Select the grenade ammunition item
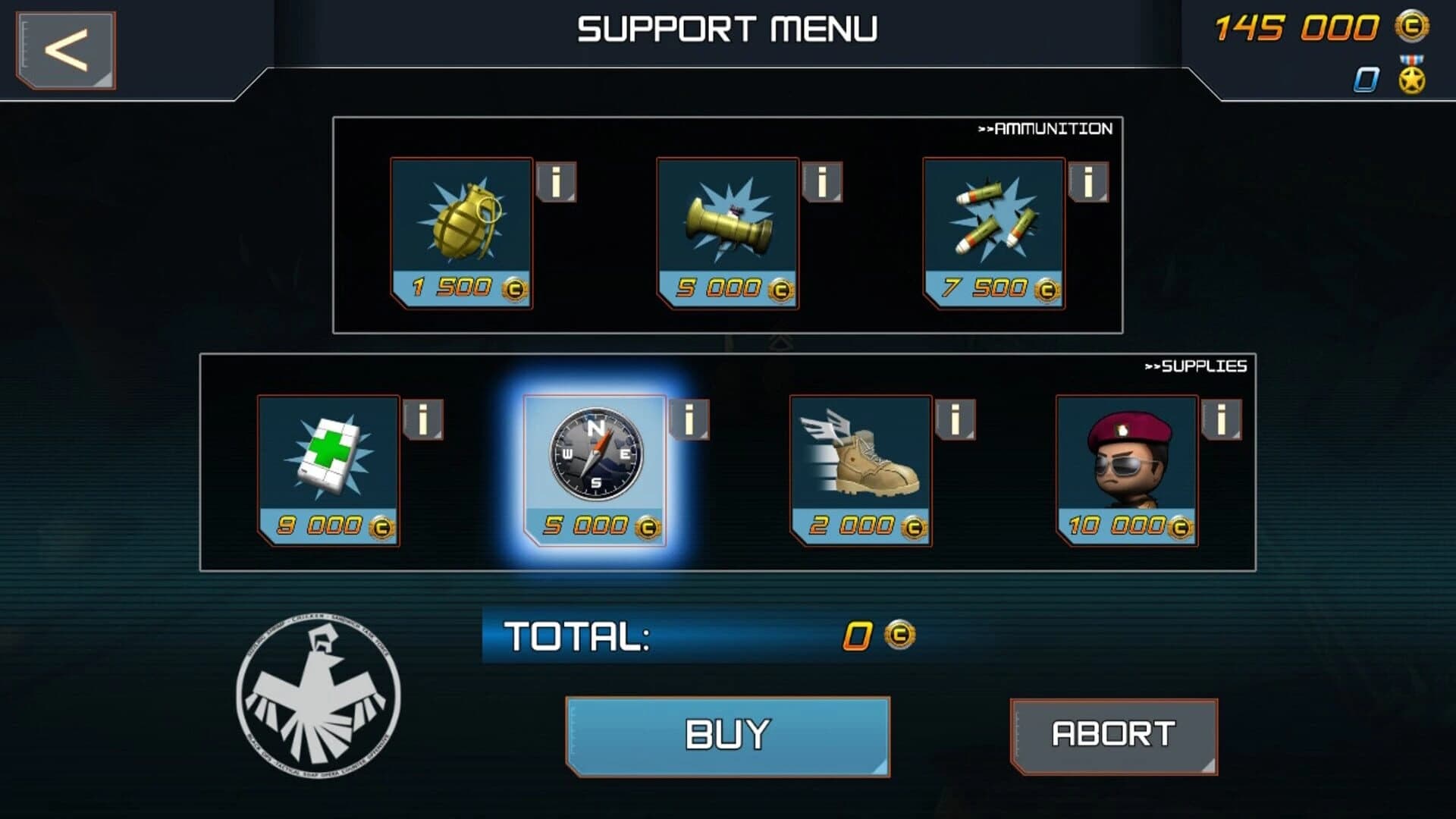This screenshot has height=819, width=1456. coord(461,231)
